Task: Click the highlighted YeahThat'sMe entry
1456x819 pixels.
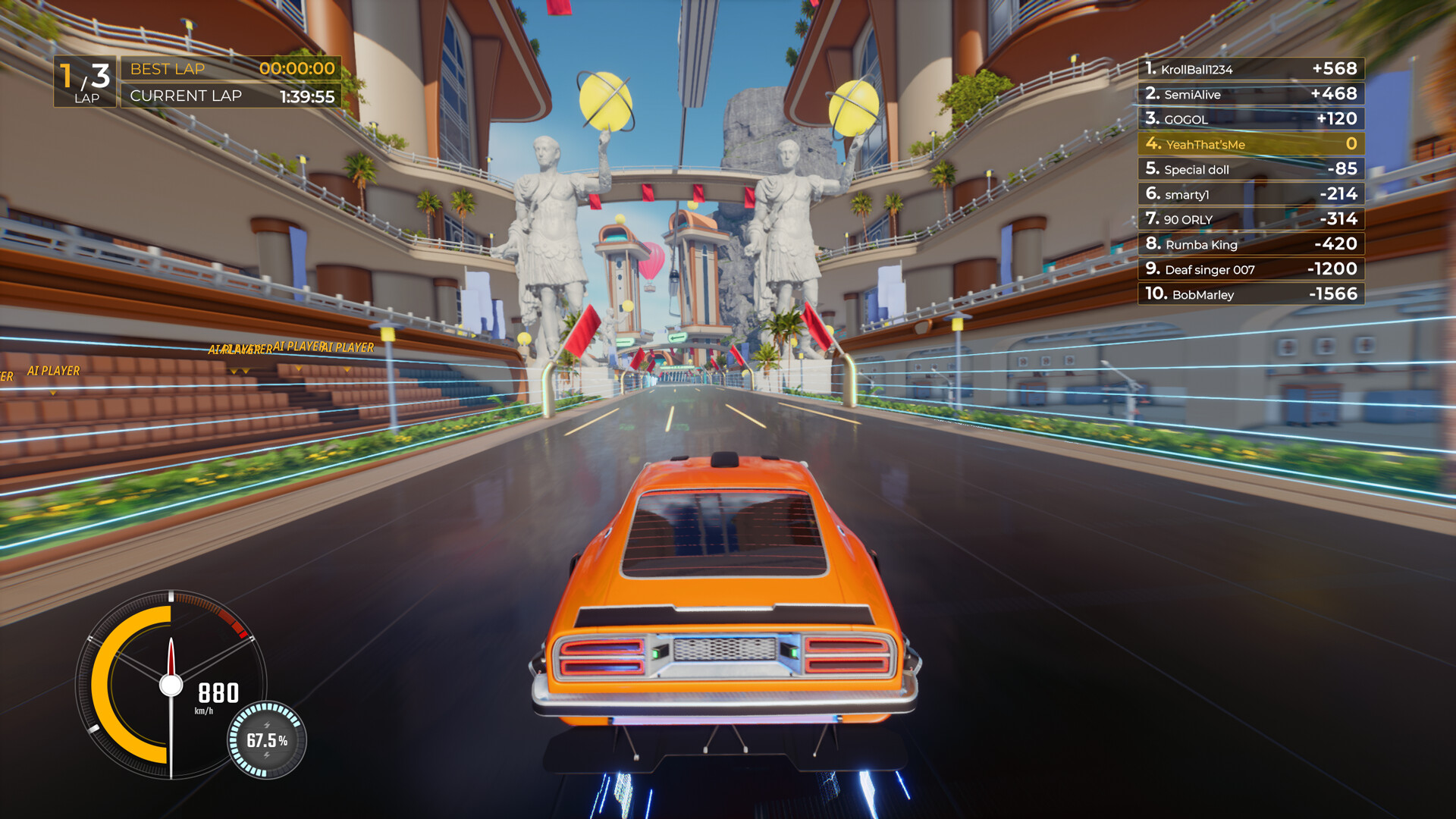Action: pos(1250,143)
